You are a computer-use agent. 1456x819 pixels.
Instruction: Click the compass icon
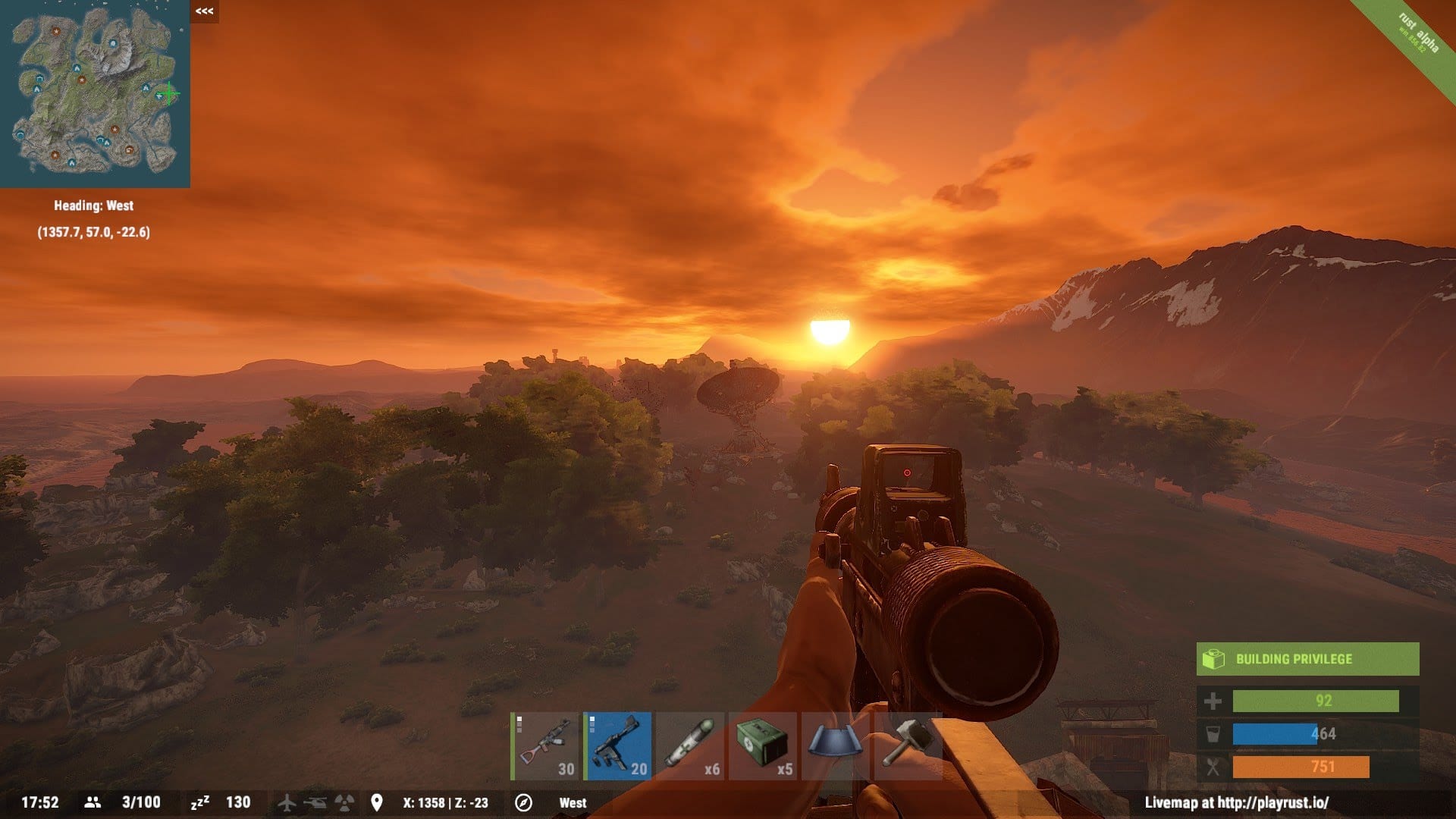coord(523,802)
